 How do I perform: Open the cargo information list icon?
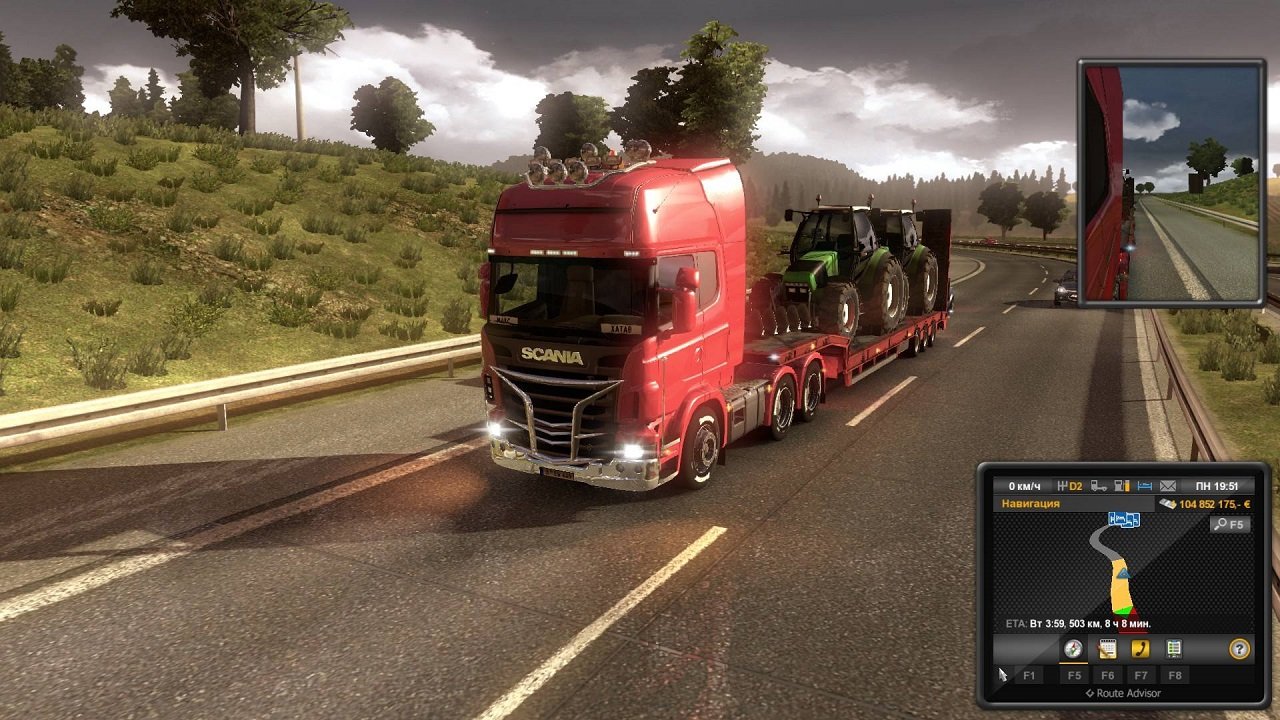pos(1173,648)
